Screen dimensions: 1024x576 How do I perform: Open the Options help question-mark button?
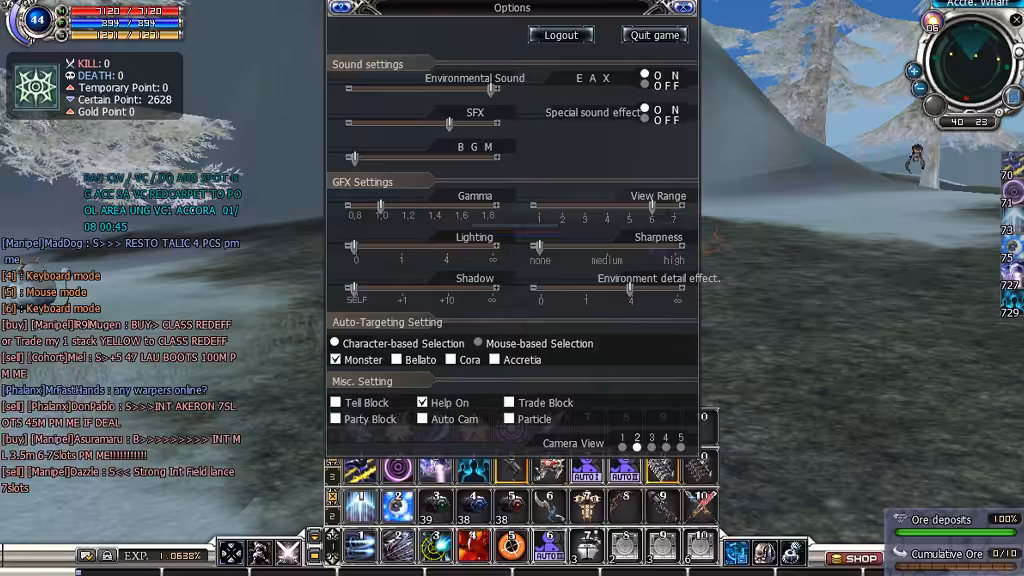[341, 7]
